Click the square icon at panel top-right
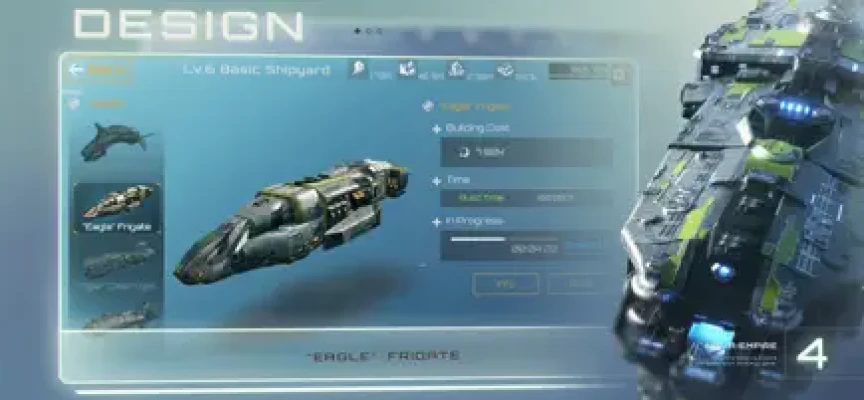The image size is (864, 400). tap(620, 73)
